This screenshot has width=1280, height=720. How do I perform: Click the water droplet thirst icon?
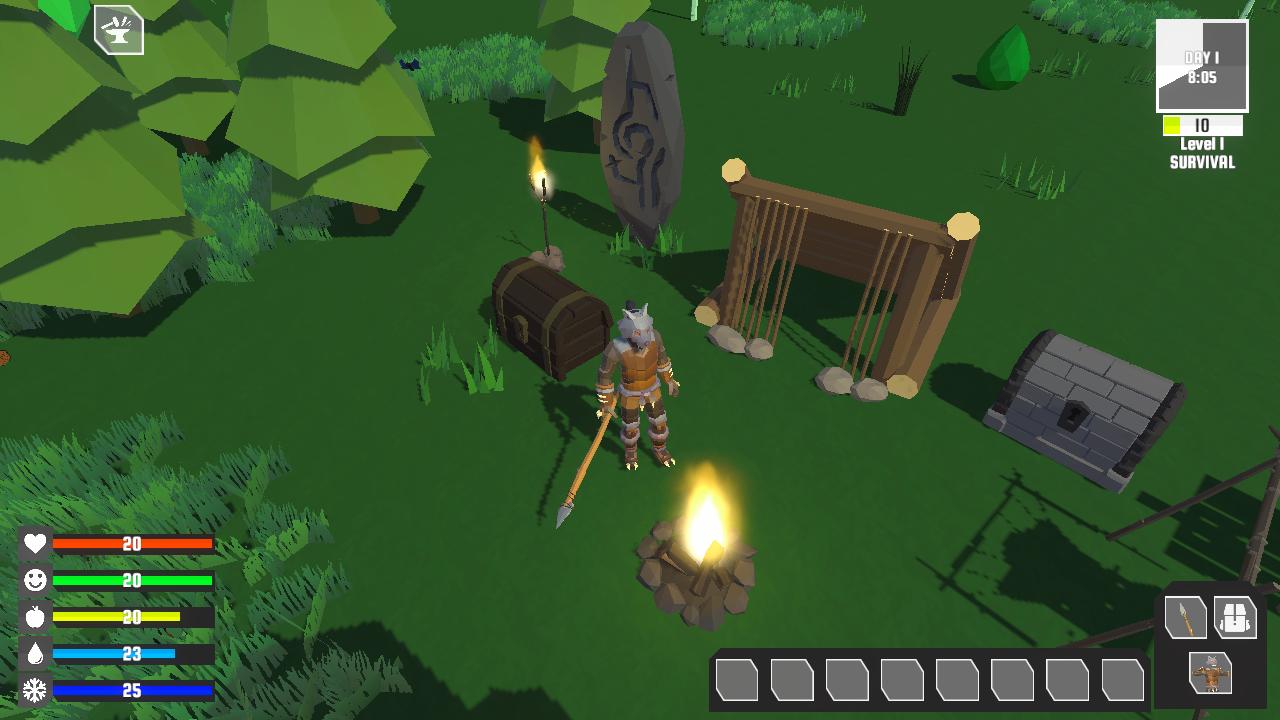tap(34, 652)
